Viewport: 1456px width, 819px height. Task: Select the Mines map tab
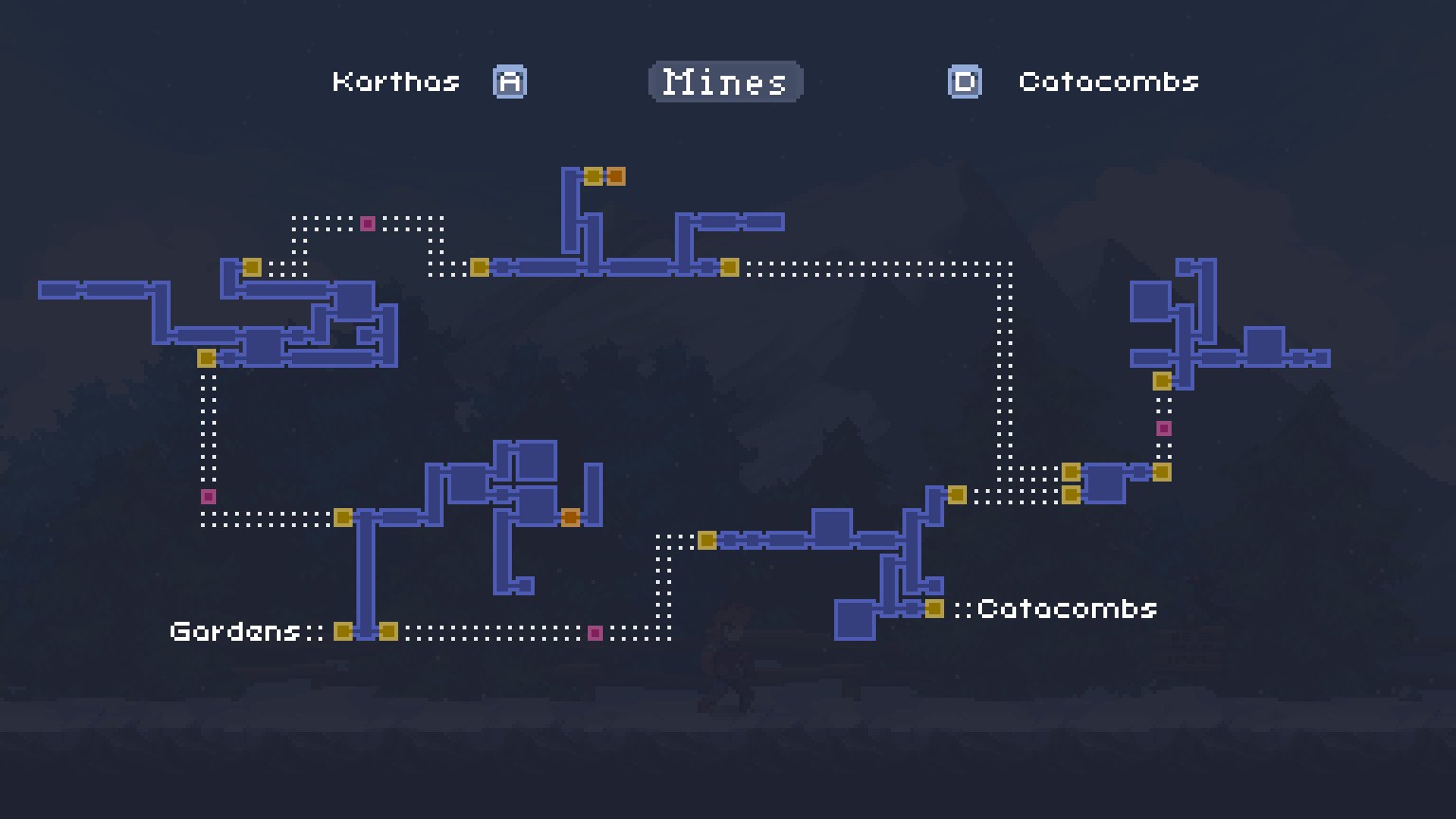point(724,82)
